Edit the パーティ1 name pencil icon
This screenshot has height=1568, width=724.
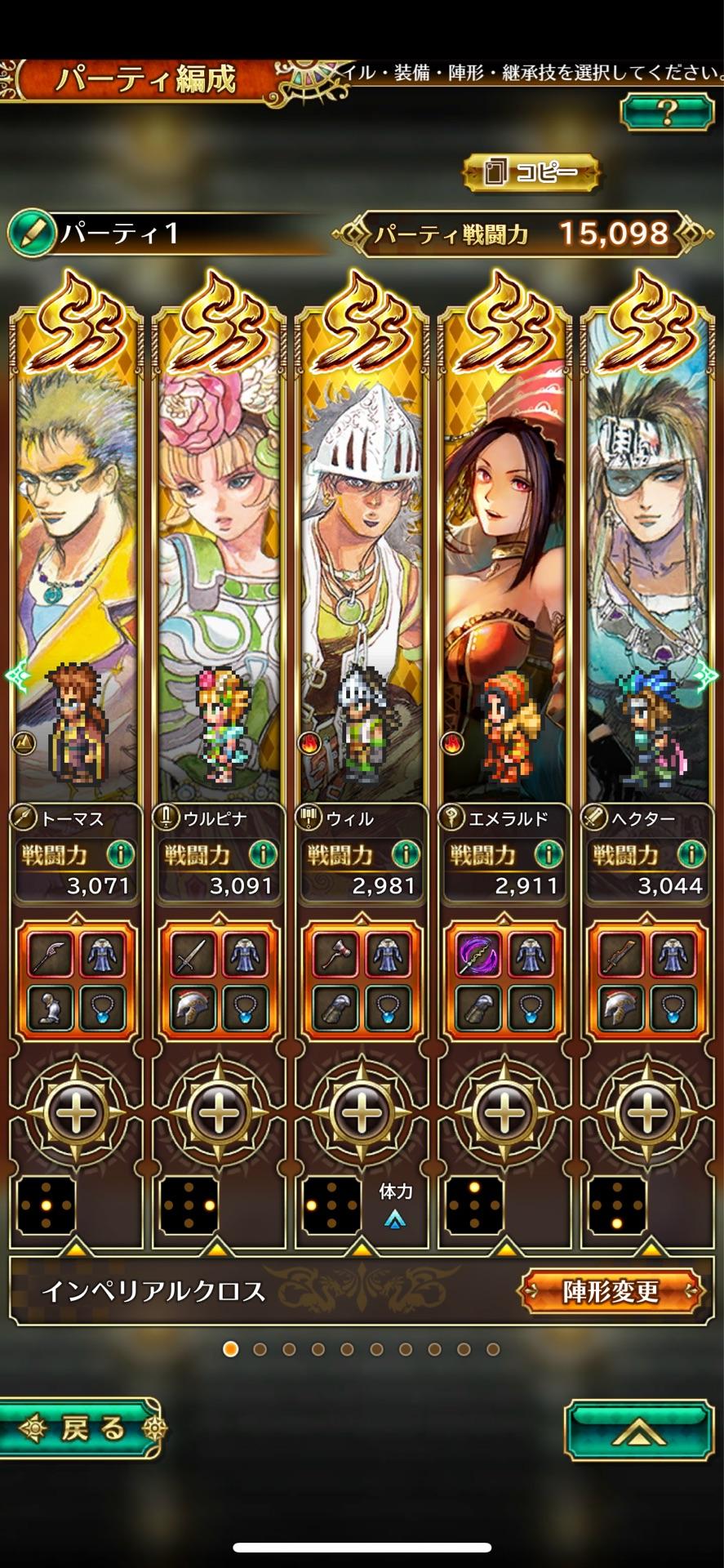pos(28,234)
